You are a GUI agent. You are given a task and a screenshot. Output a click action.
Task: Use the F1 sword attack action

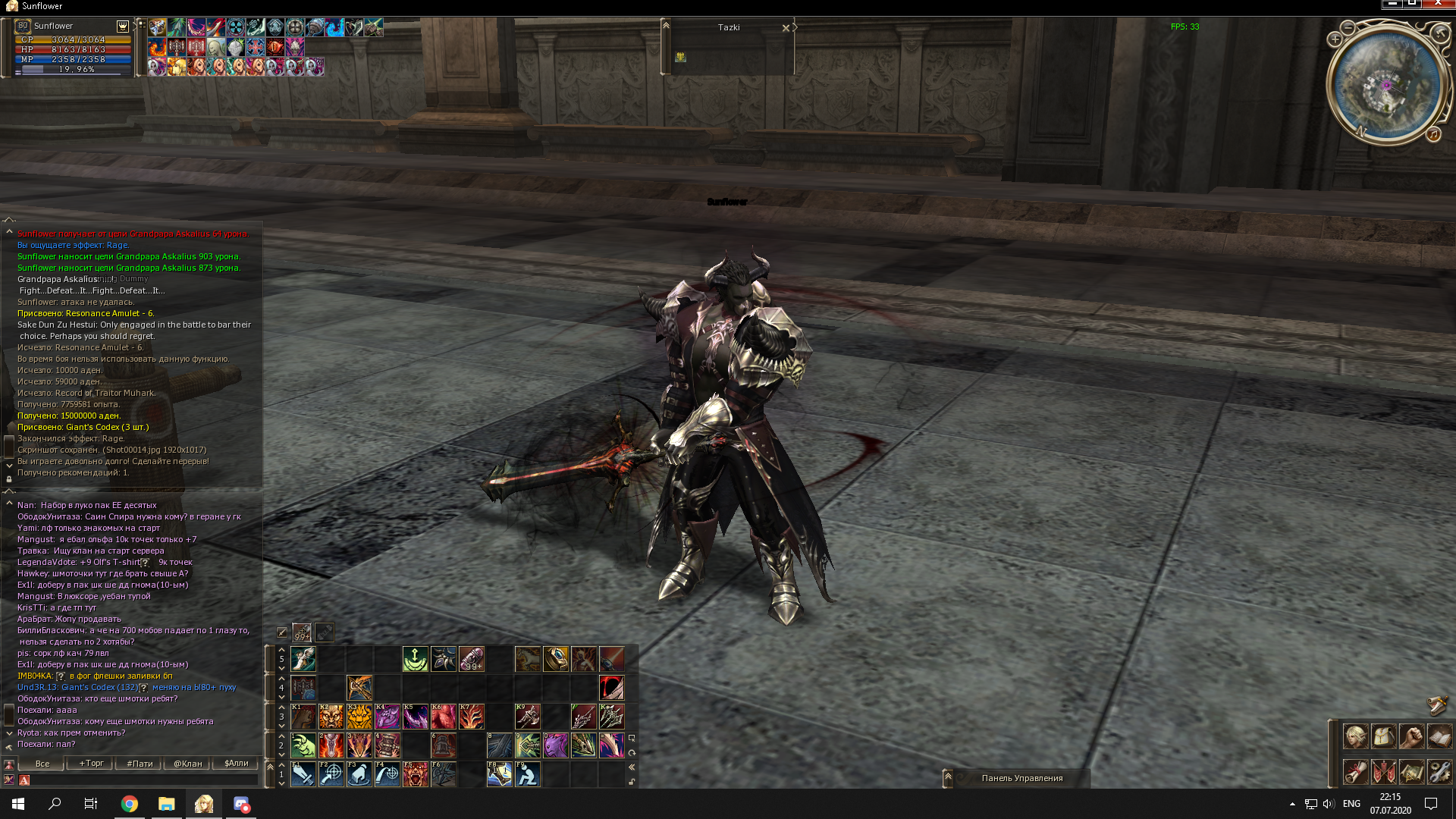303,774
